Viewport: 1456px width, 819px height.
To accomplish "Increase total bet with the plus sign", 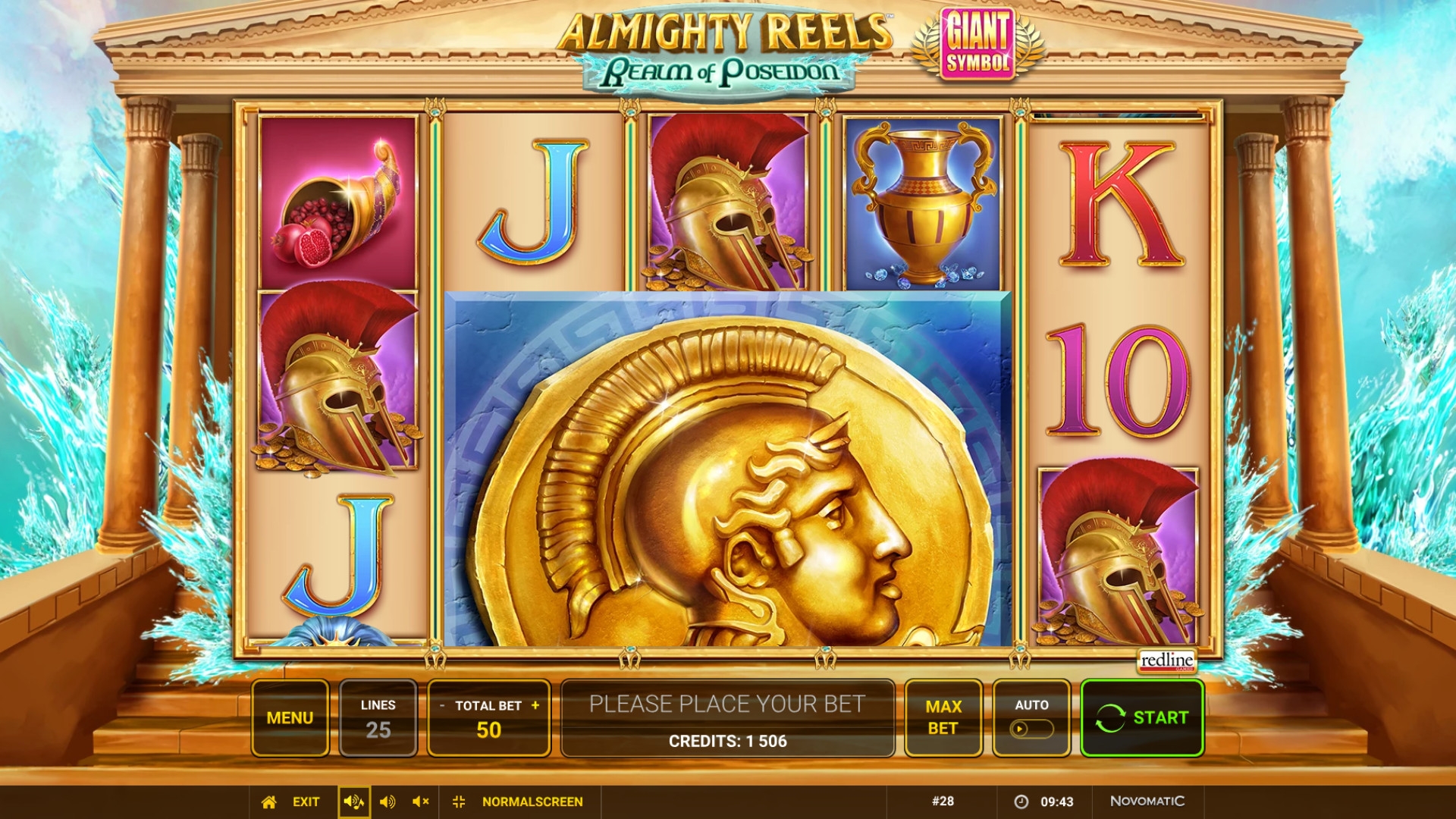I will 535,705.
